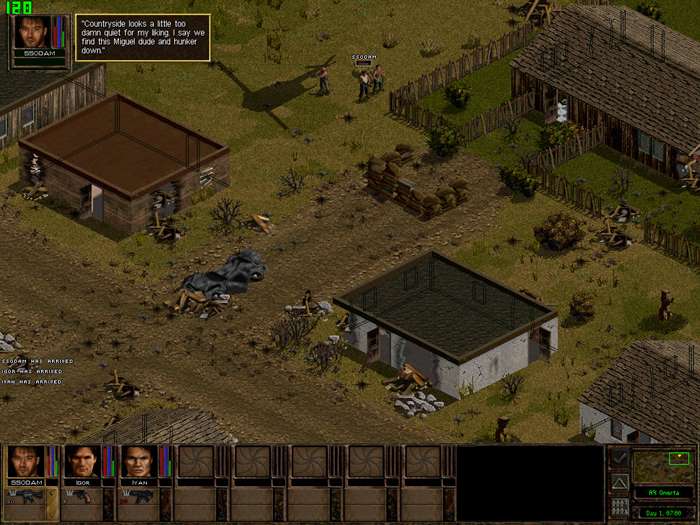Select Ivan's equipped weapon slot
This screenshot has width=700, height=525.
point(138,496)
